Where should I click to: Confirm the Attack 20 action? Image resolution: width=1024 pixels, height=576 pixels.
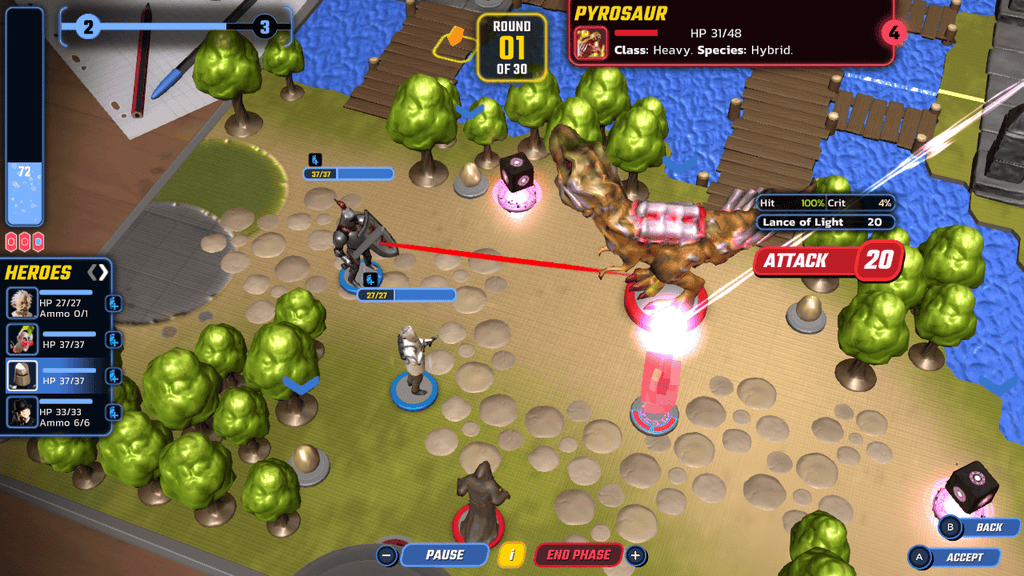click(828, 261)
